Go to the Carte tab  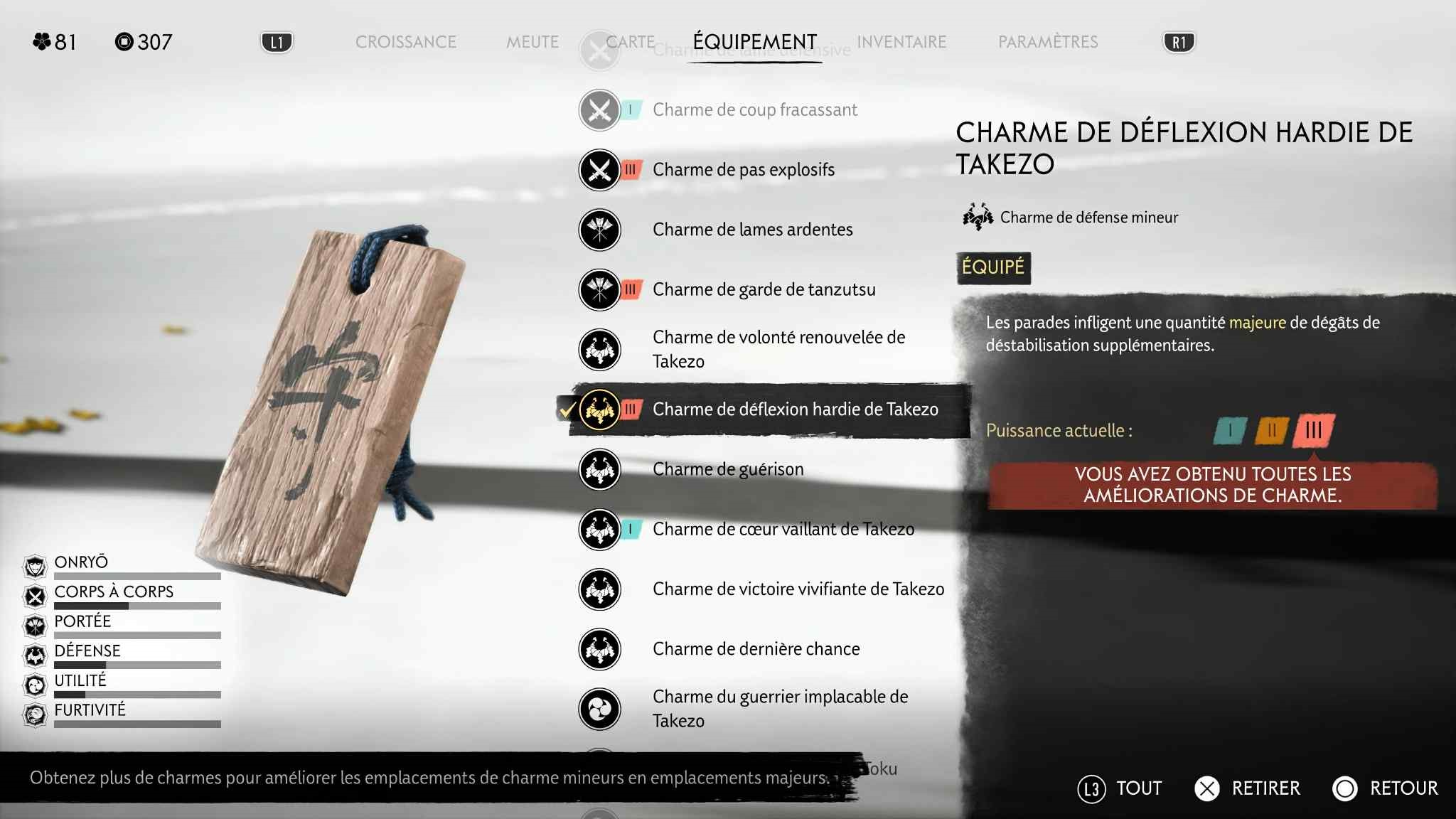pyautogui.click(x=631, y=42)
